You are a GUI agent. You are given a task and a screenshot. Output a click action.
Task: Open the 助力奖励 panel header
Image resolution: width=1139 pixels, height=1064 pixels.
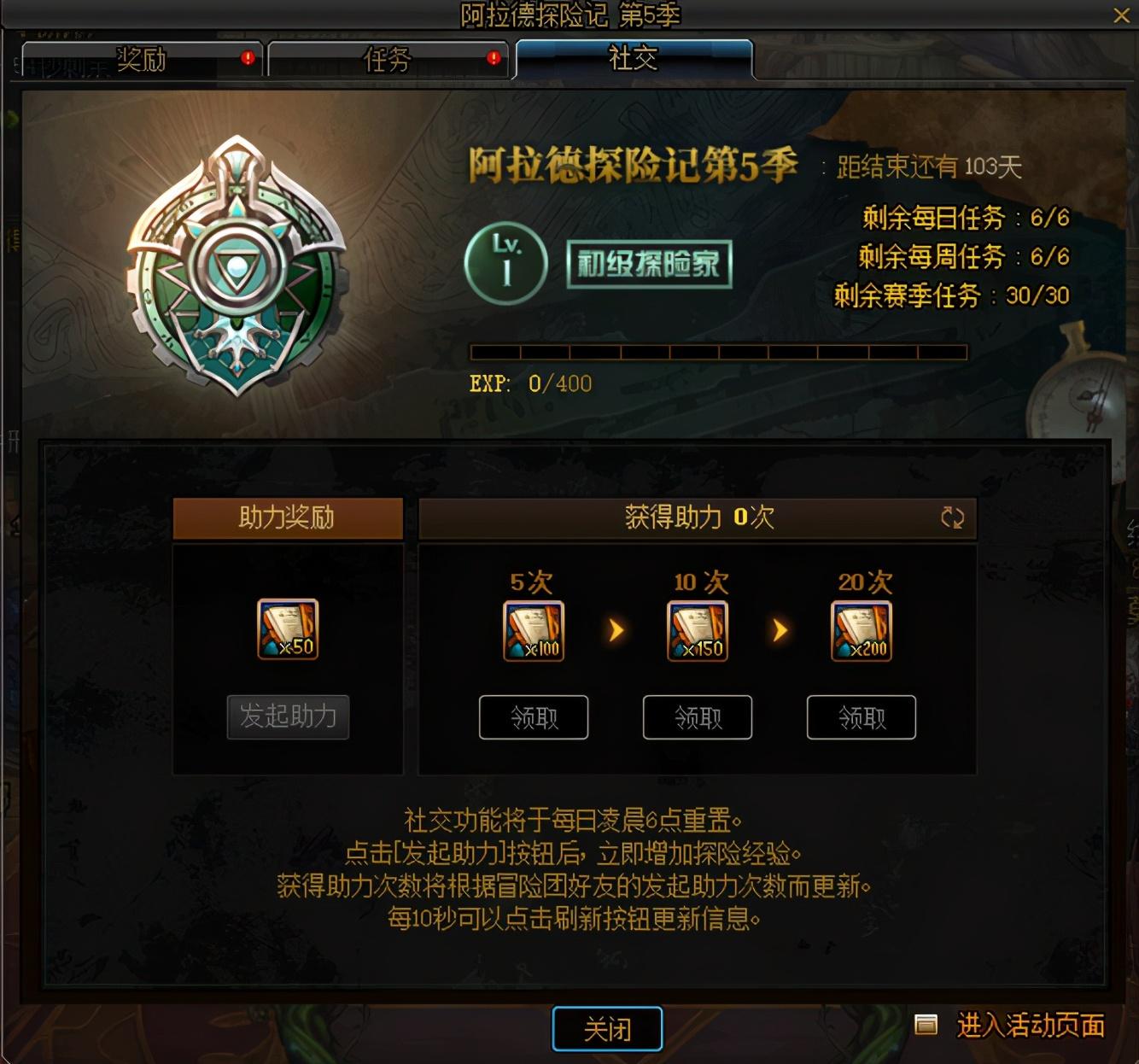point(287,517)
